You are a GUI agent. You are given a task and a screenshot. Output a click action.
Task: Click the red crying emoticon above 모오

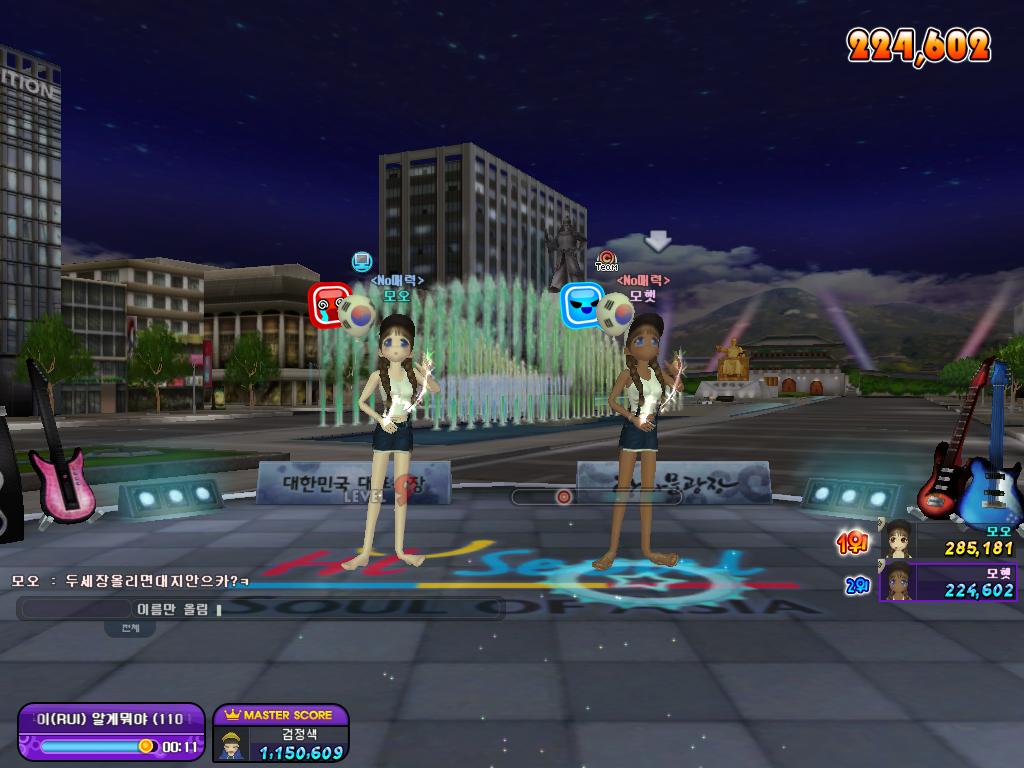(328, 305)
